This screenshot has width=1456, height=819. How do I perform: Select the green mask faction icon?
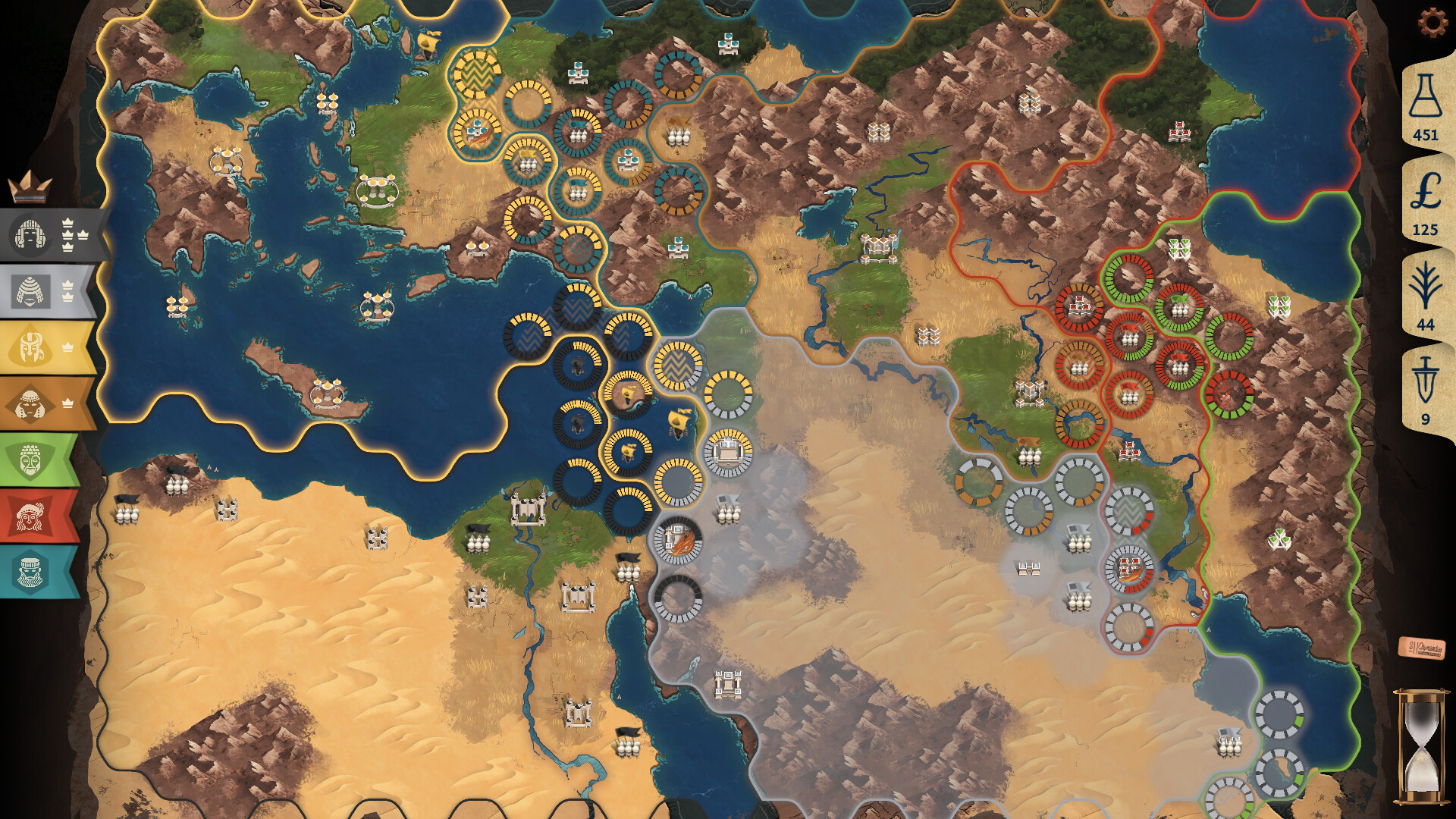(x=29, y=456)
